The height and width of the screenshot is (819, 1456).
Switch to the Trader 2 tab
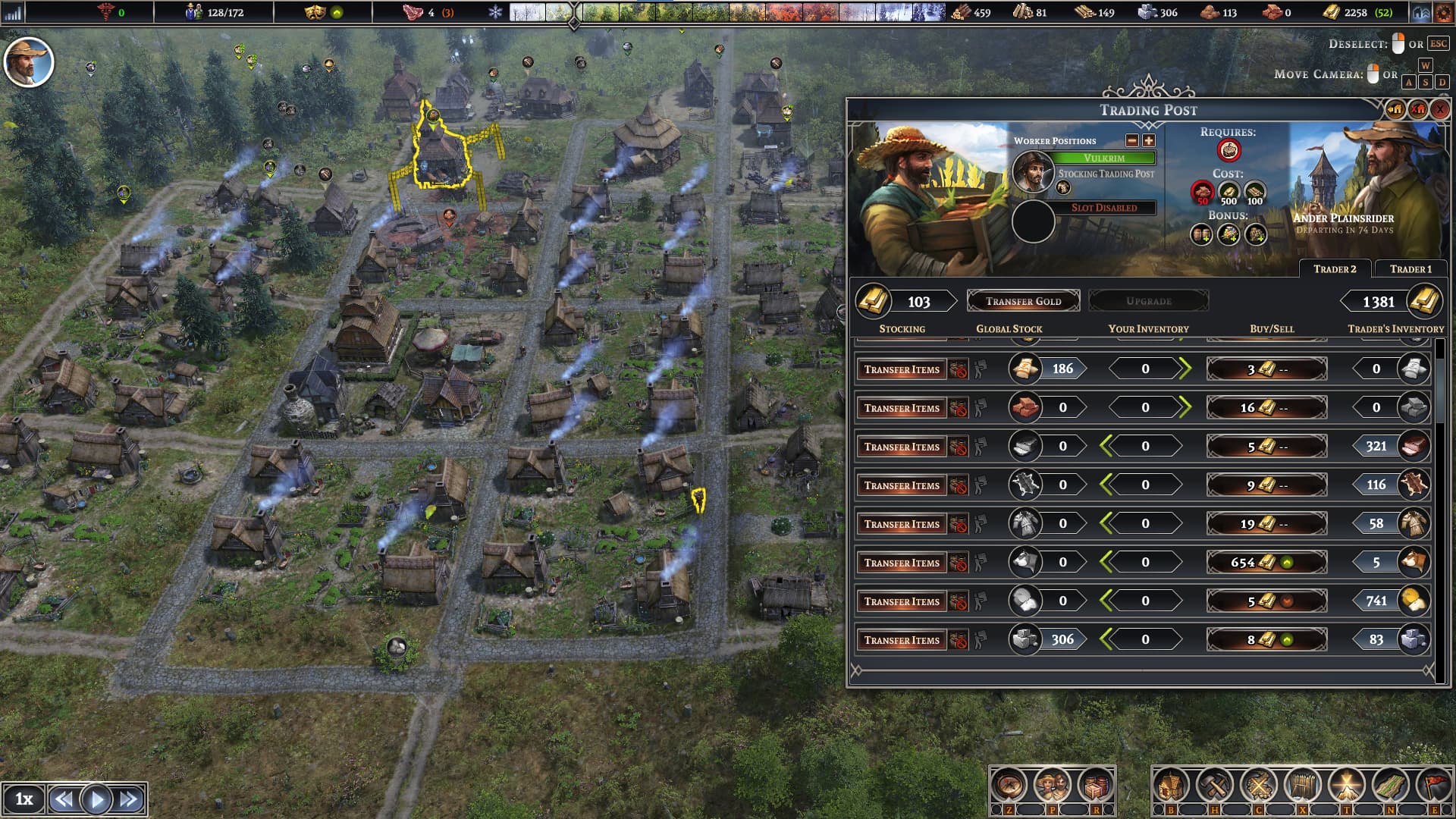(x=1335, y=269)
